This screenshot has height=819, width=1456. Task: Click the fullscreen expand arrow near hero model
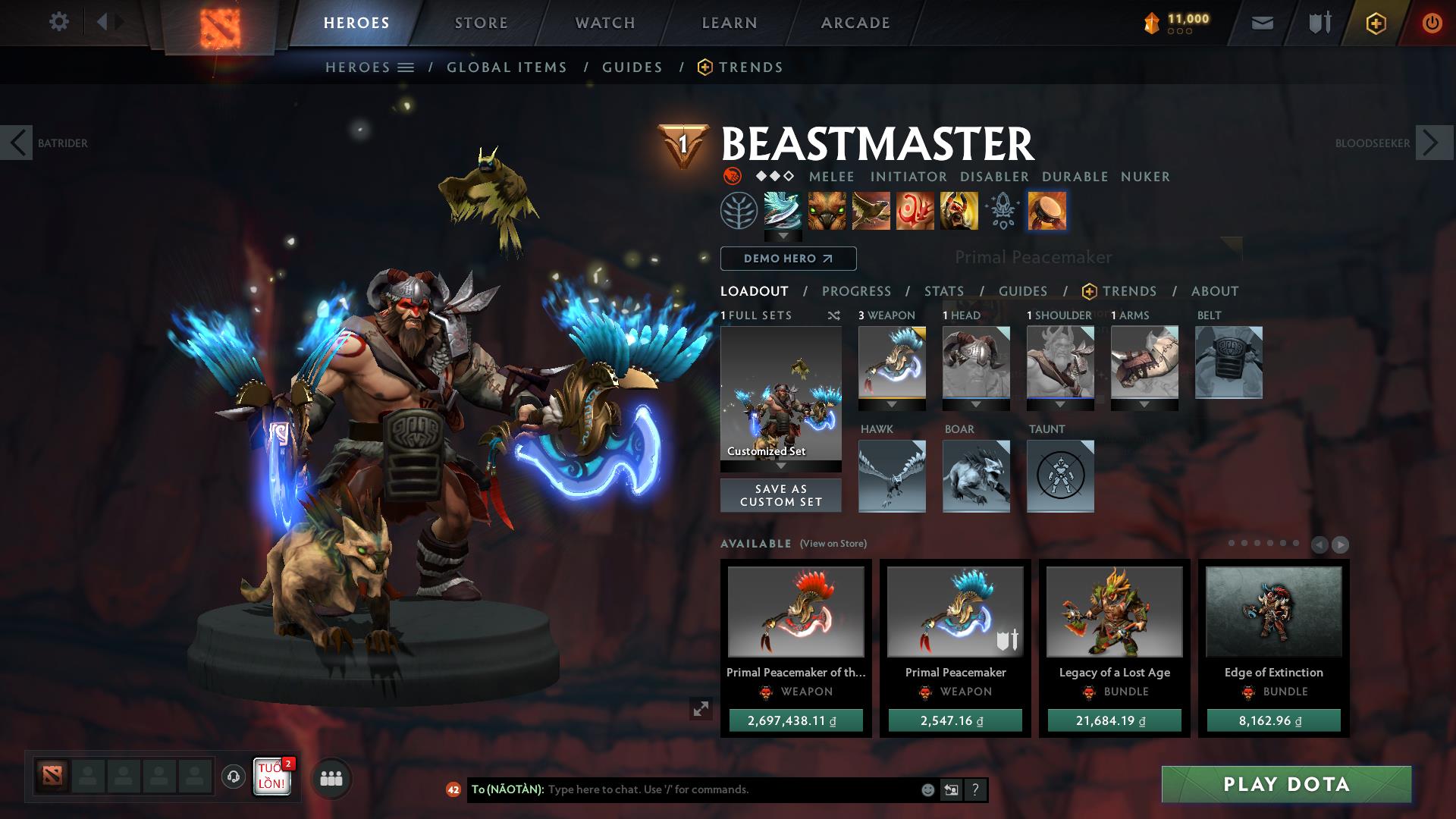click(x=700, y=708)
